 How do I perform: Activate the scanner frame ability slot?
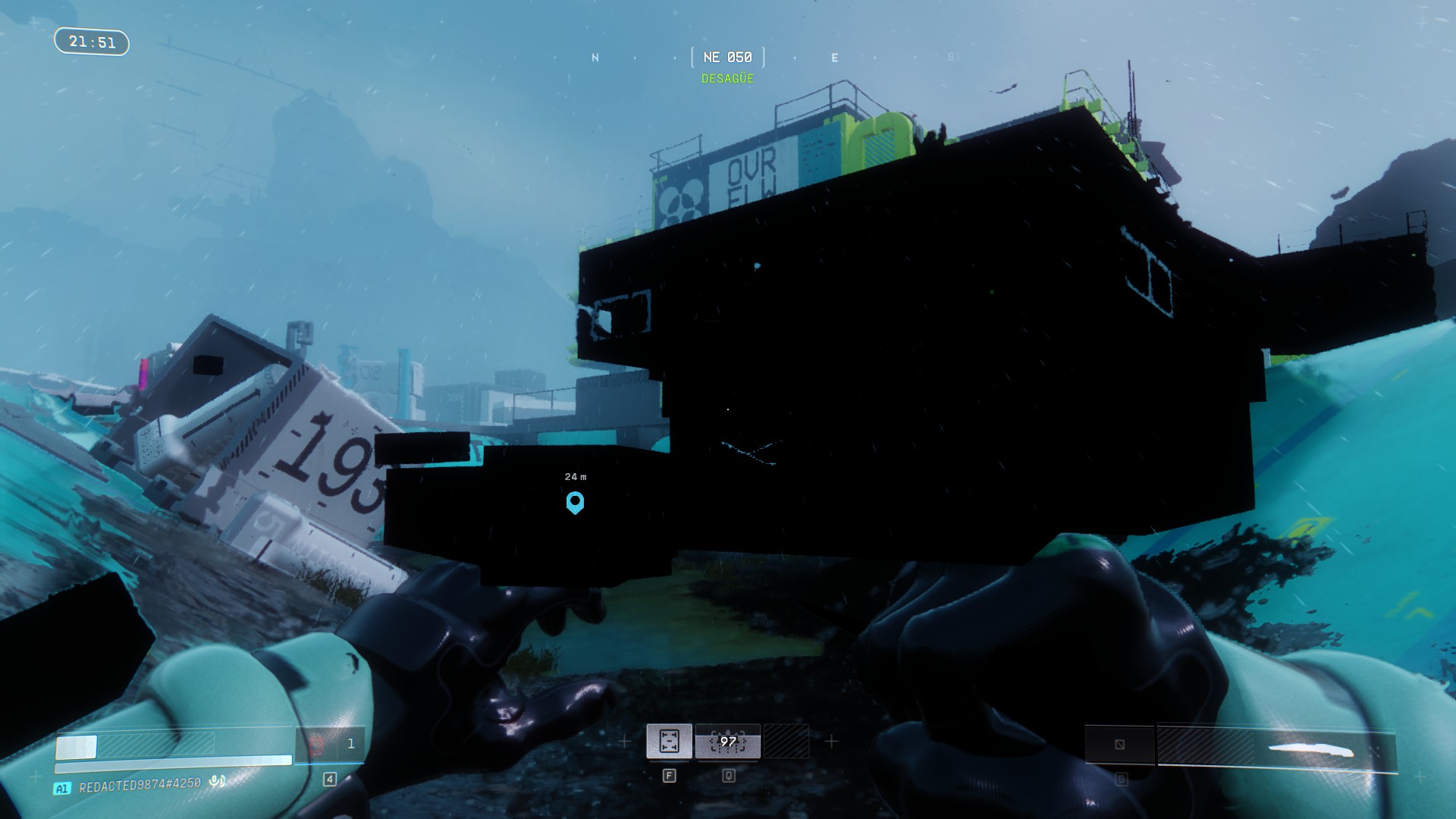point(669,741)
